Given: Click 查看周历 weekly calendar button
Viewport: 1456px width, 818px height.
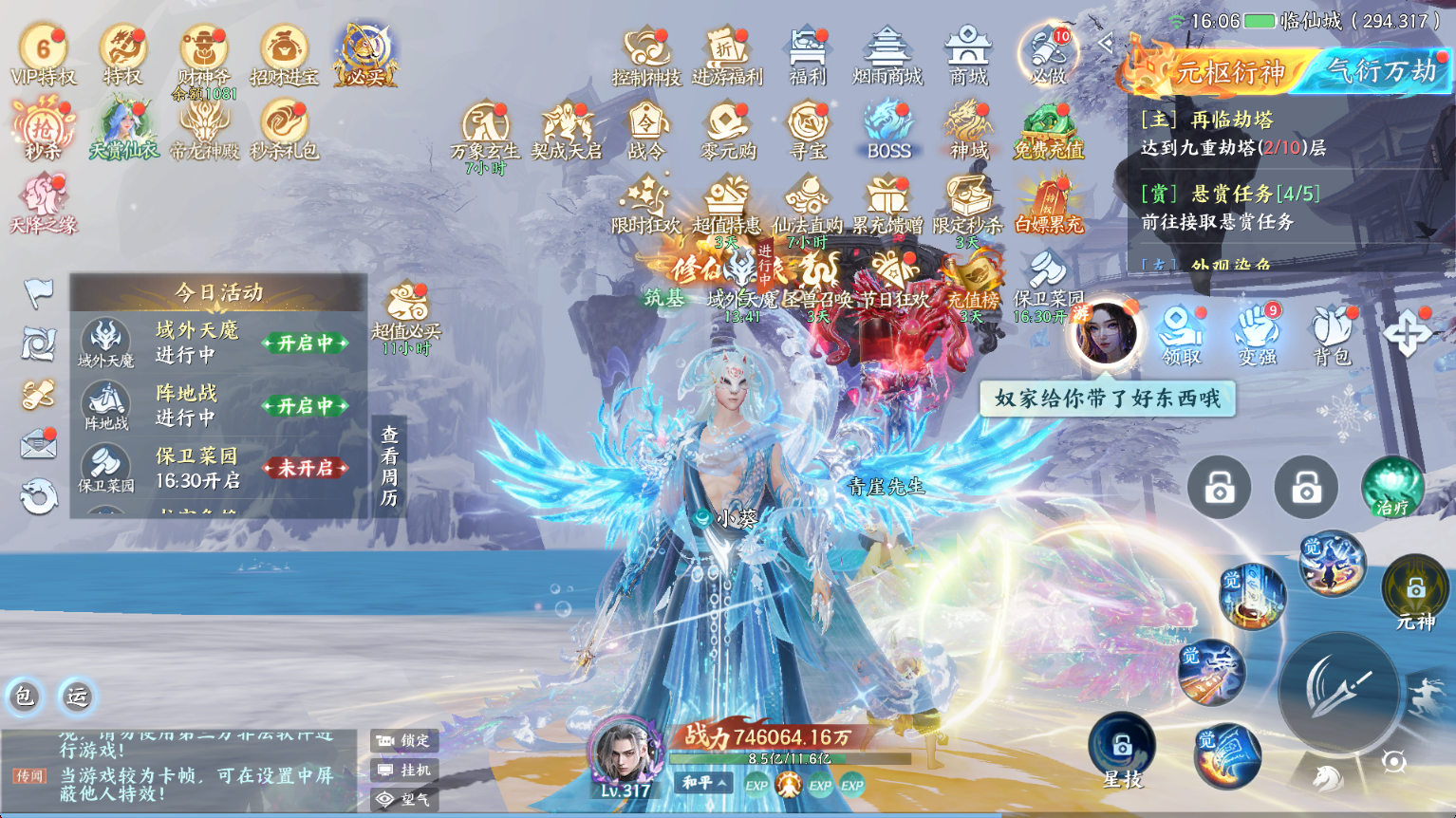Looking at the screenshot, I should pyautogui.click(x=389, y=466).
